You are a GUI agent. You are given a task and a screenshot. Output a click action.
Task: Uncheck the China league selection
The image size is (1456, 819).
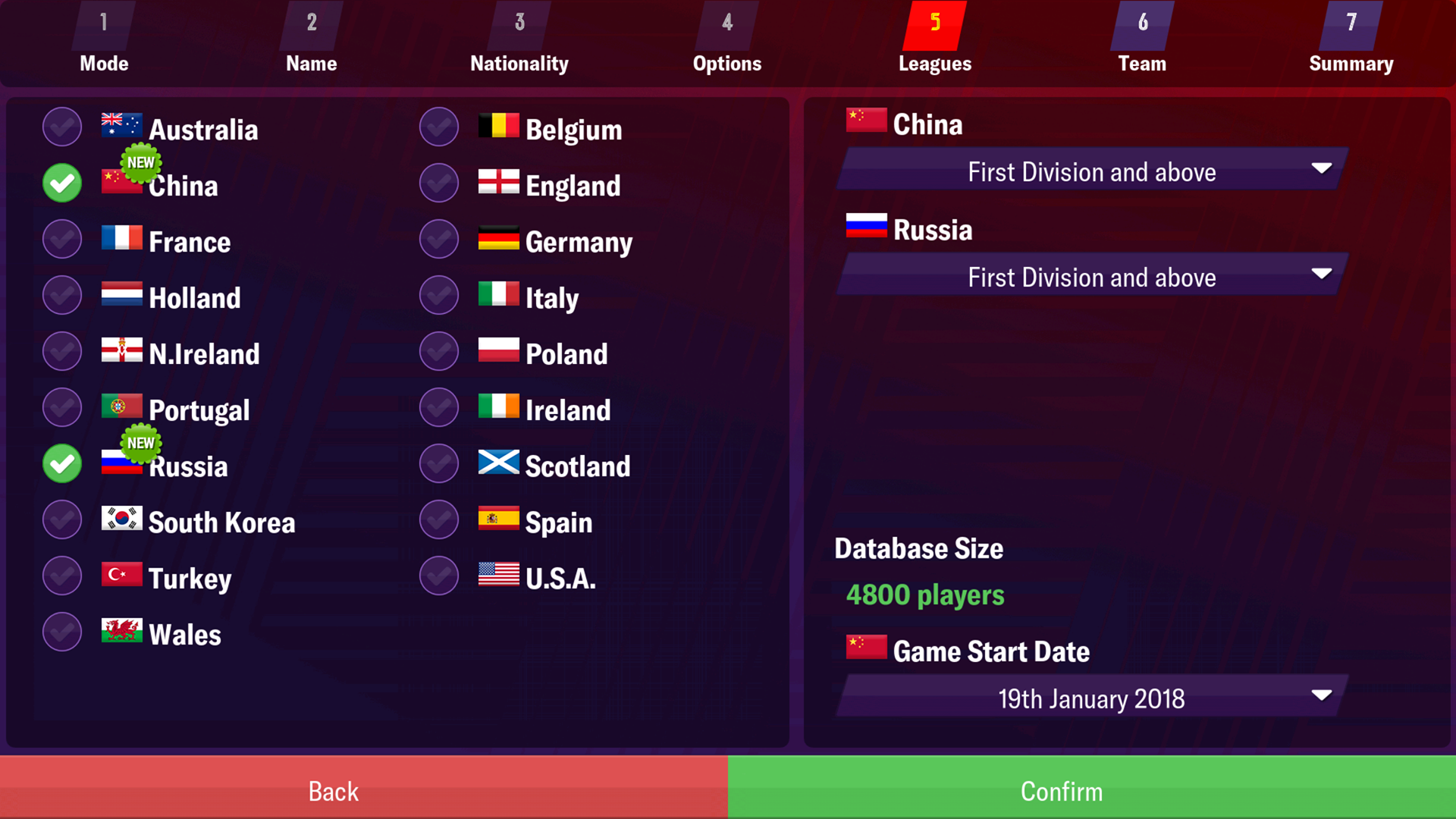(x=61, y=182)
